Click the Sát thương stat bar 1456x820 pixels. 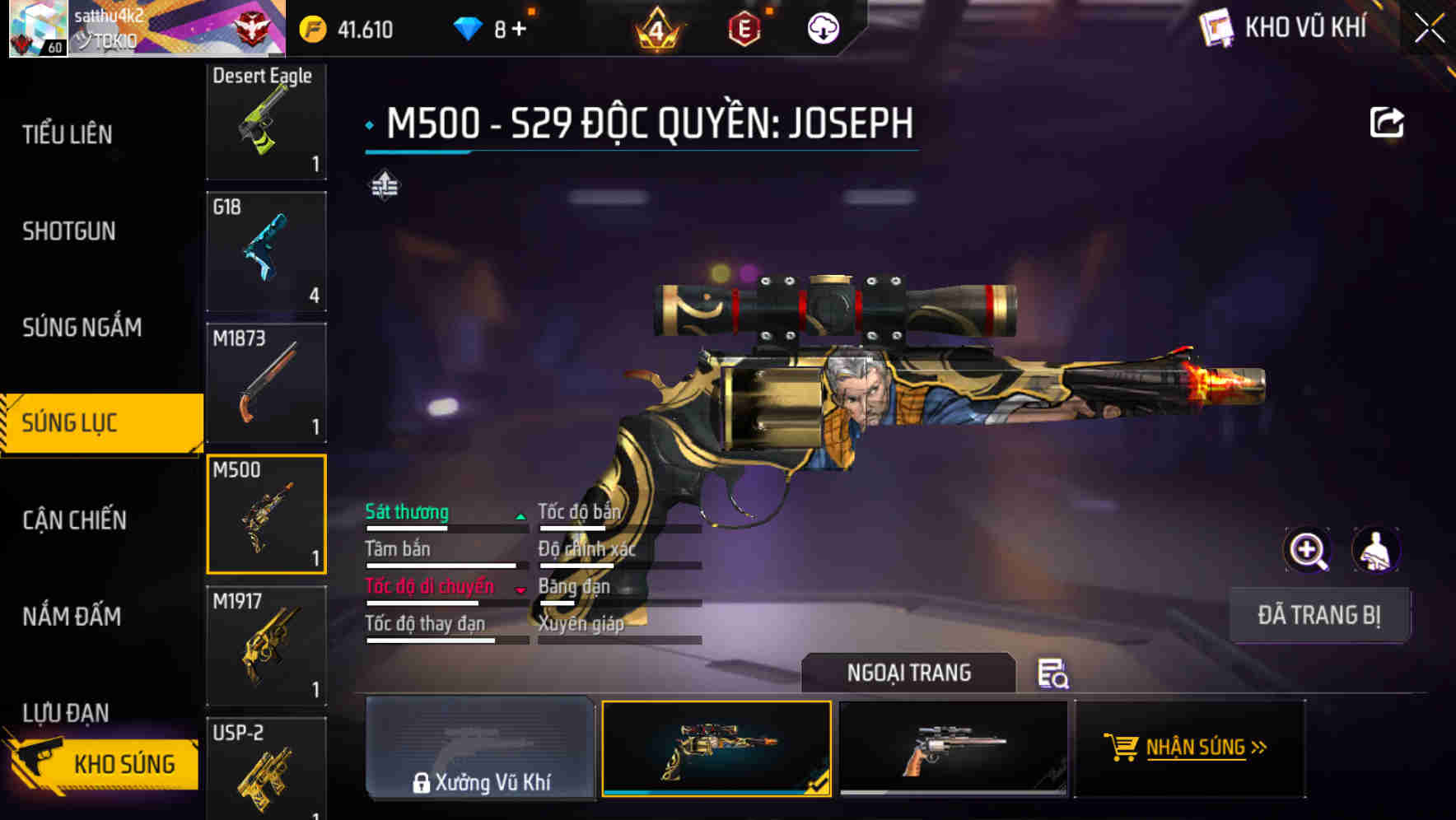point(441,522)
